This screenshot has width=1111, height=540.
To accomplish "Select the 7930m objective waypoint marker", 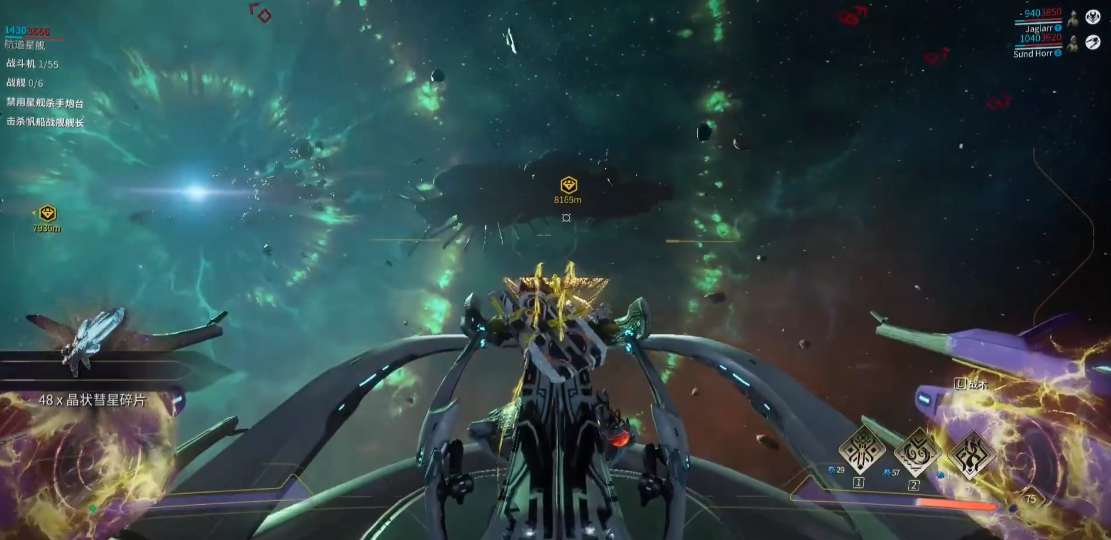I will pyautogui.click(x=47, y=213).
